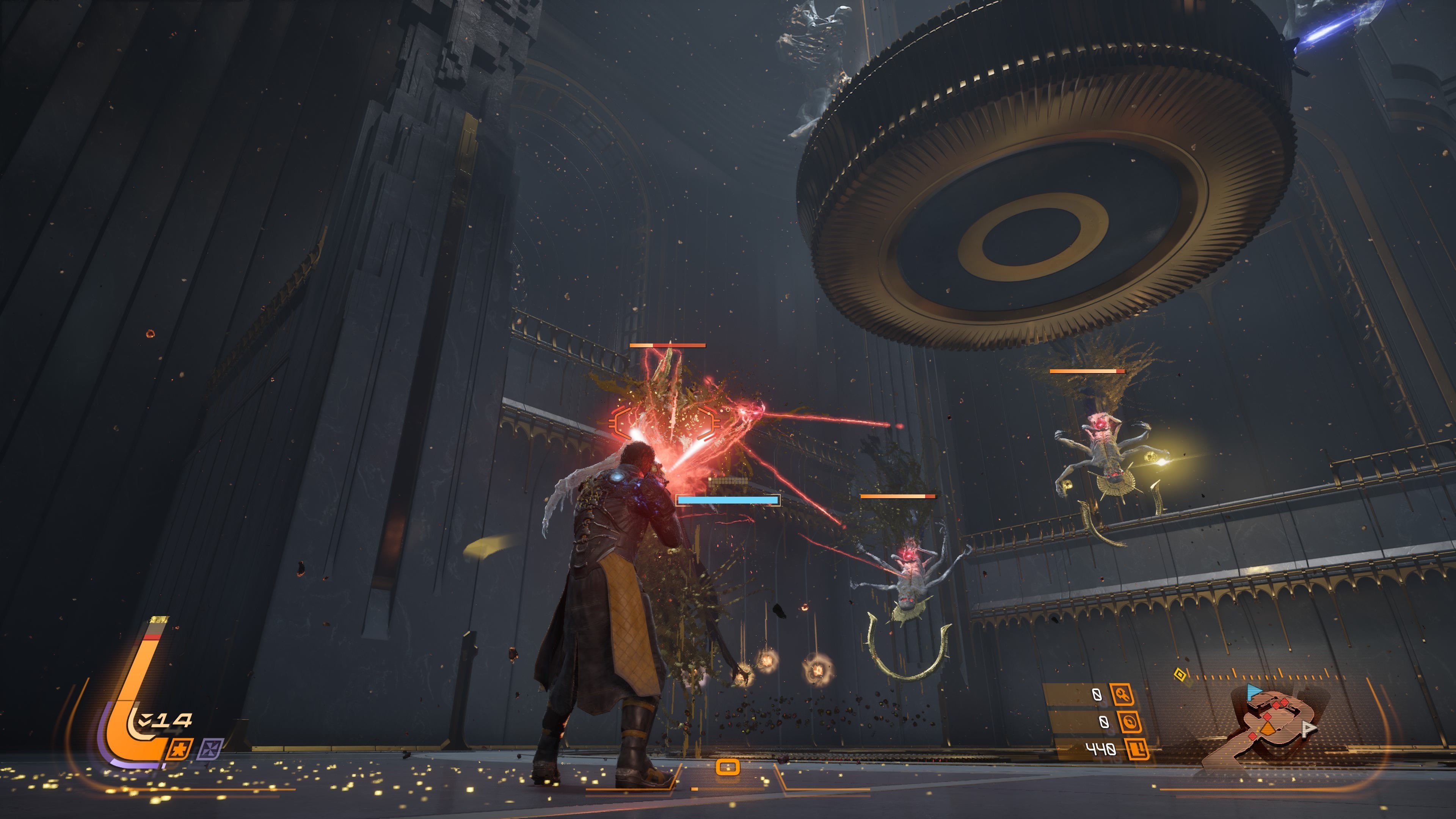The height and width of the screenshot is (819, 1456).
Task: Click the orange weapon indicator at bottom center
Action: click(x=728, y=767)
